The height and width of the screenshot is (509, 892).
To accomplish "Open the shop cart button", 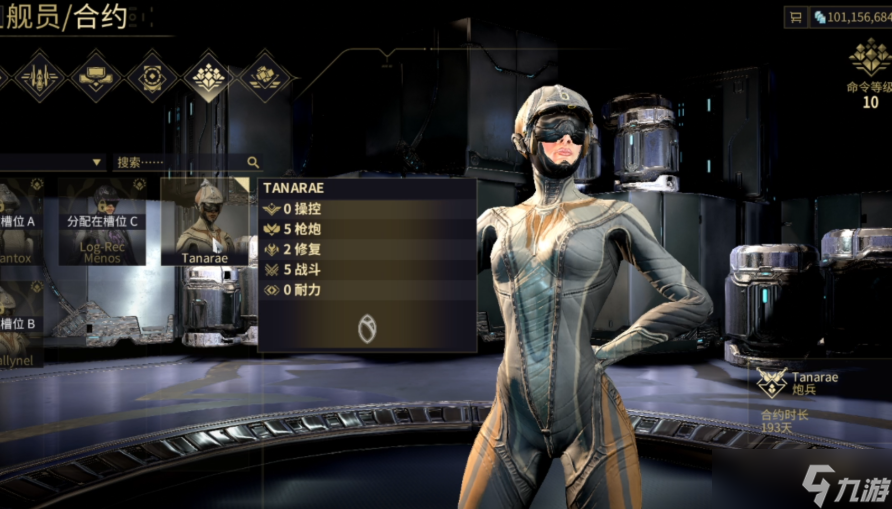I will 796,17.
